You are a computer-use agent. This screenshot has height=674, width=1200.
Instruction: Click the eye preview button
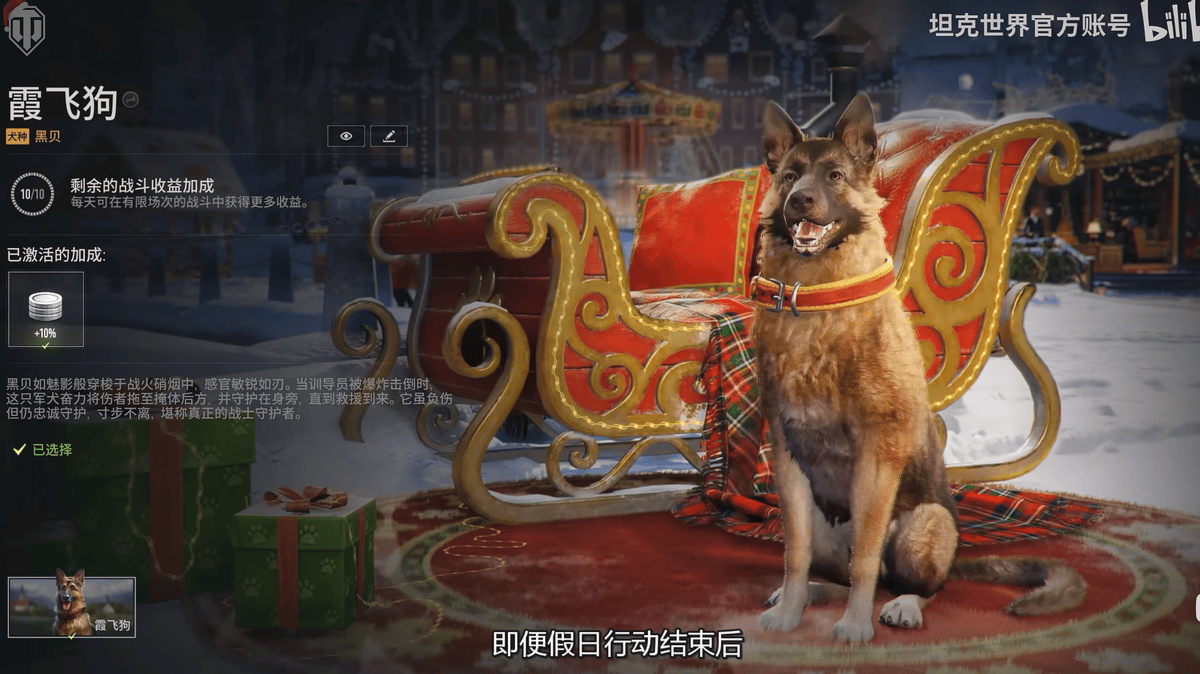point(345,136)
